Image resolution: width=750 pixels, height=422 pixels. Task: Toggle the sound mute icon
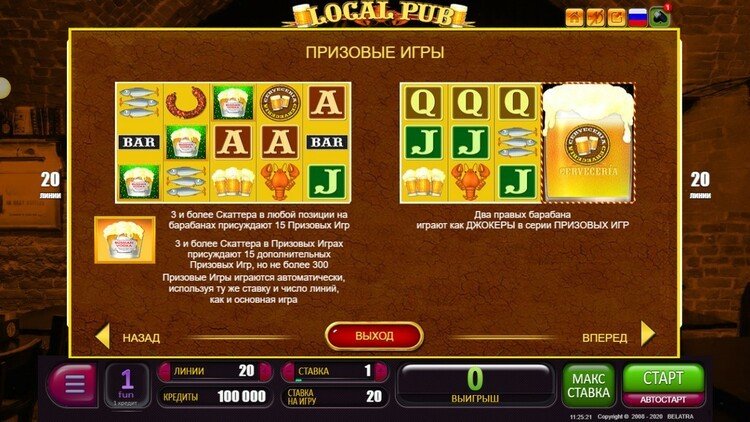pyautogui.click(x=594, y=16)
